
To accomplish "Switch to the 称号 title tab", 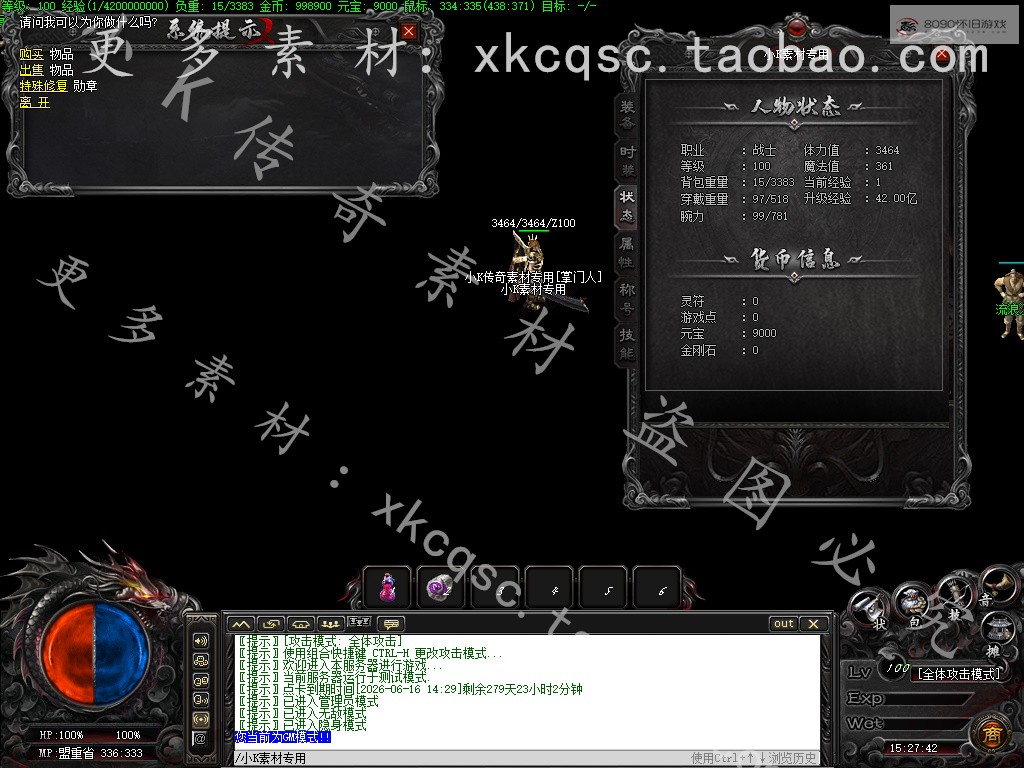I will tap(627, 297).
